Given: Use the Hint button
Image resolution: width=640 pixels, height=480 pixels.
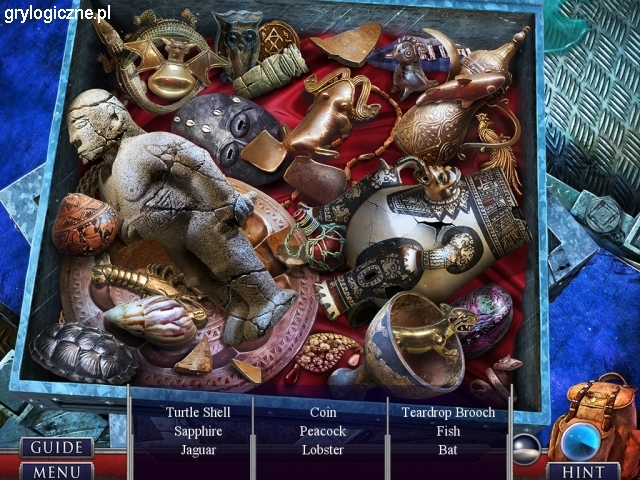Looking at the screenshot, I should click(x=584, y=471).
